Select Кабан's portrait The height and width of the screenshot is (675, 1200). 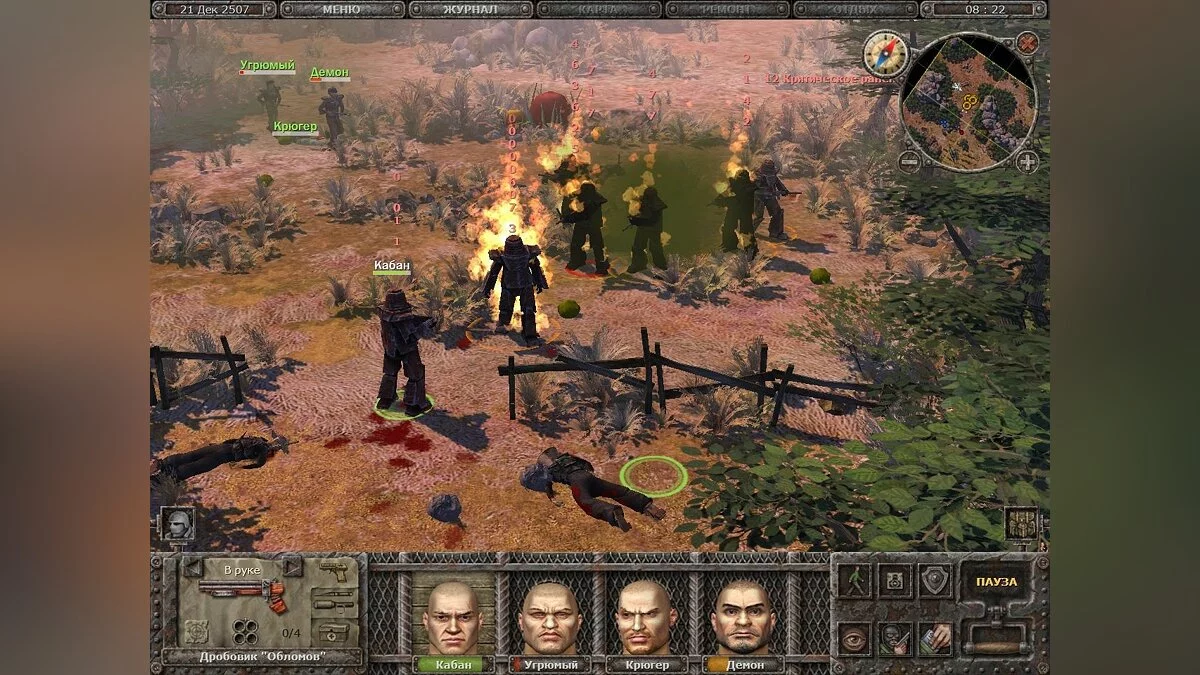[451, 616]
